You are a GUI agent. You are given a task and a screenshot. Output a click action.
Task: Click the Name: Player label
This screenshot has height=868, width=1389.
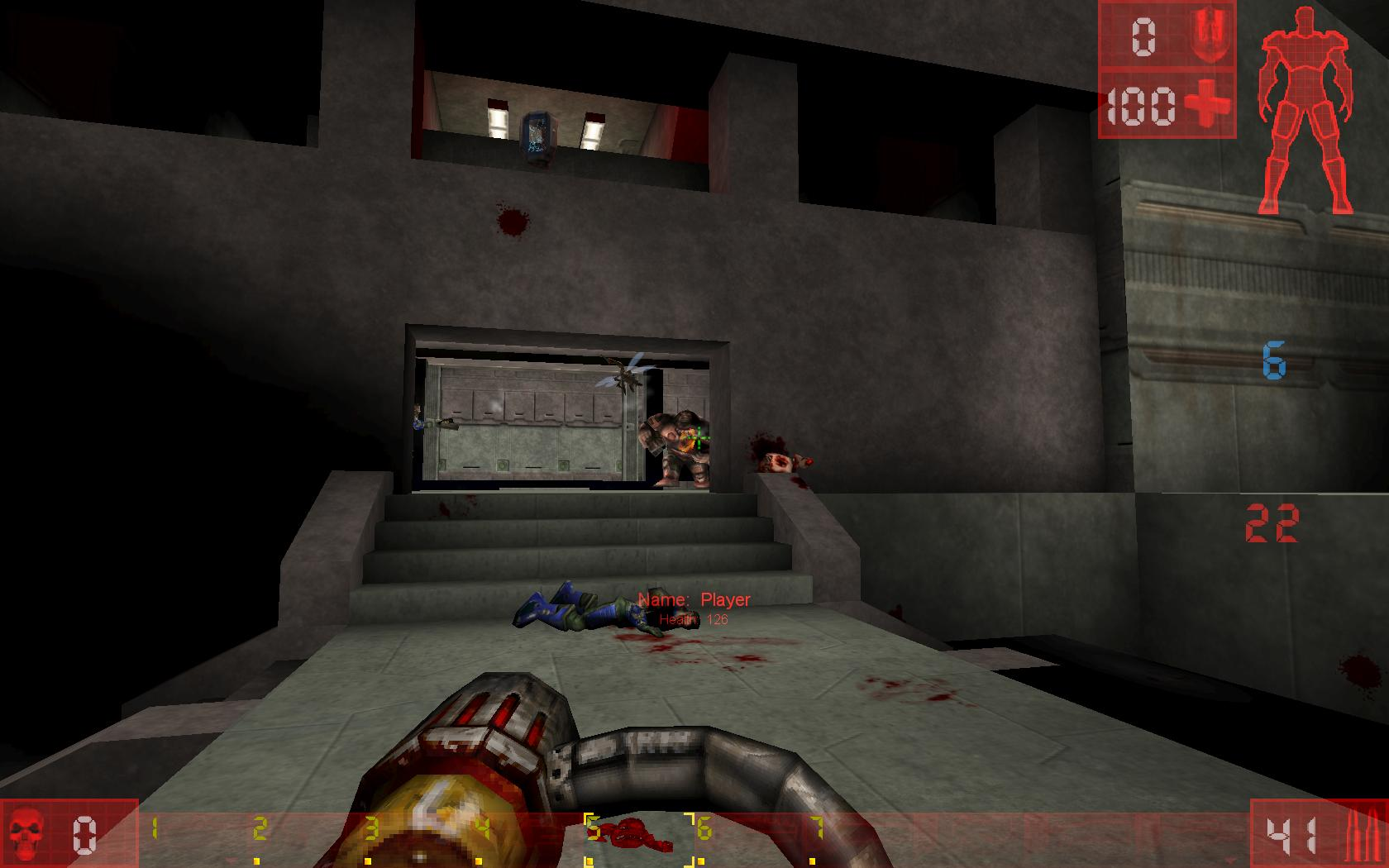[696, 599]
